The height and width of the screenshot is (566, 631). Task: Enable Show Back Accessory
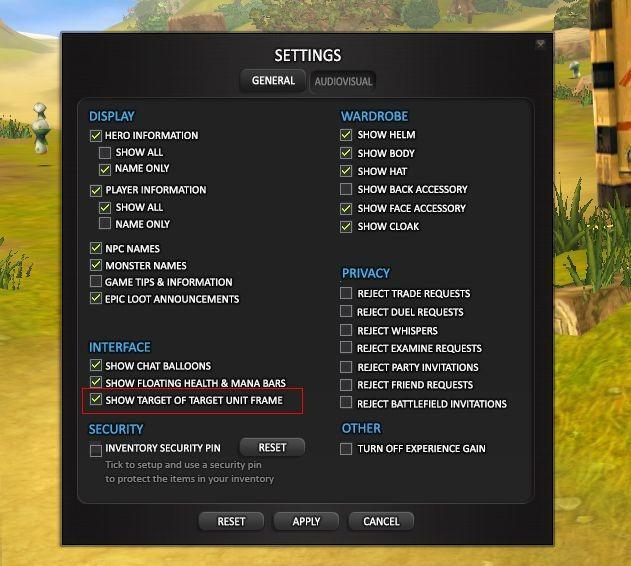(347, 189)
